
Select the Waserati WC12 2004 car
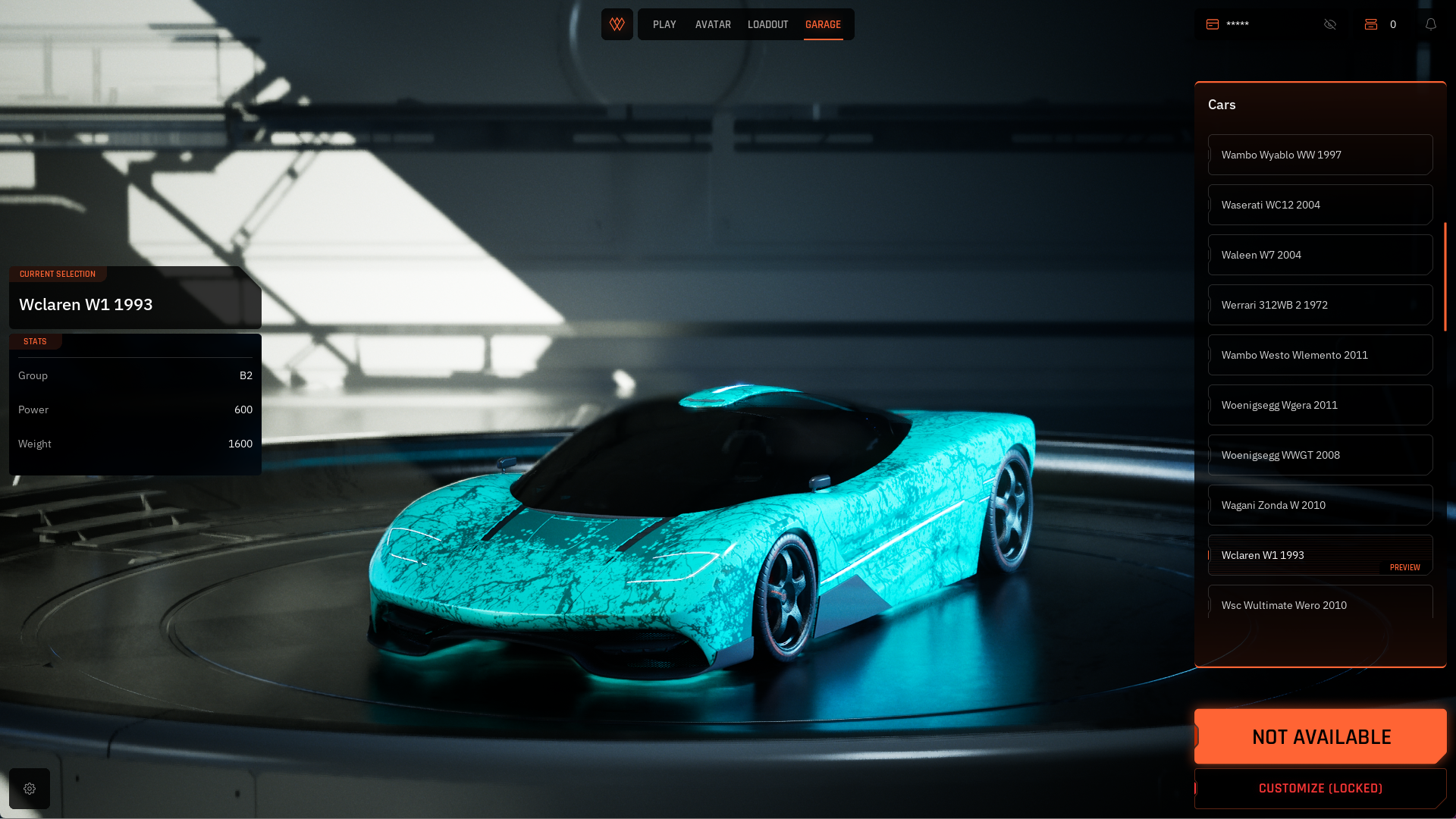click(1319, 205)
